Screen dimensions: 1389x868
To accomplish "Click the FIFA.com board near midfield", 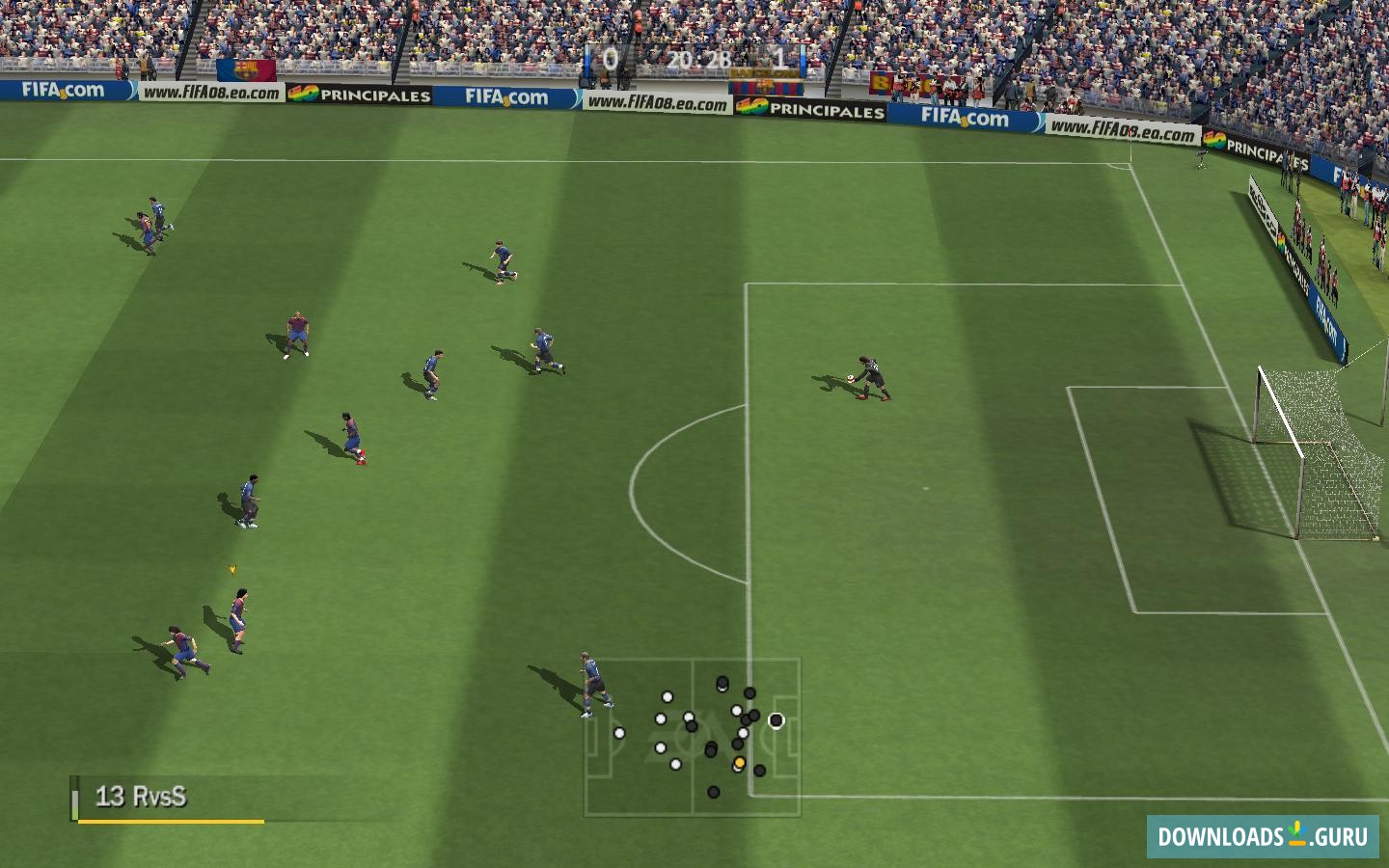I will coord(504,97).
